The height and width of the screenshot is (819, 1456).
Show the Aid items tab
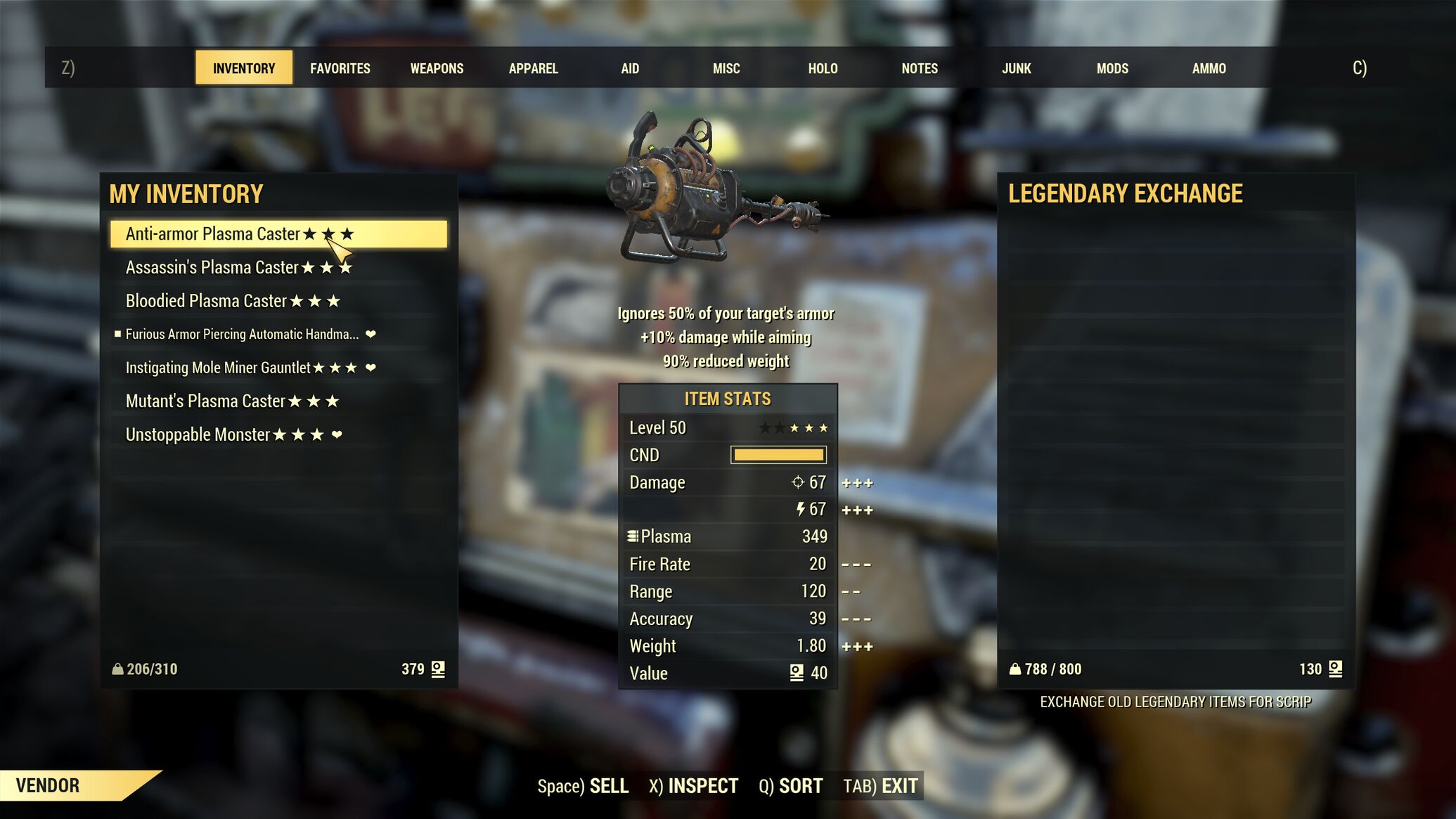click(630, 68)
